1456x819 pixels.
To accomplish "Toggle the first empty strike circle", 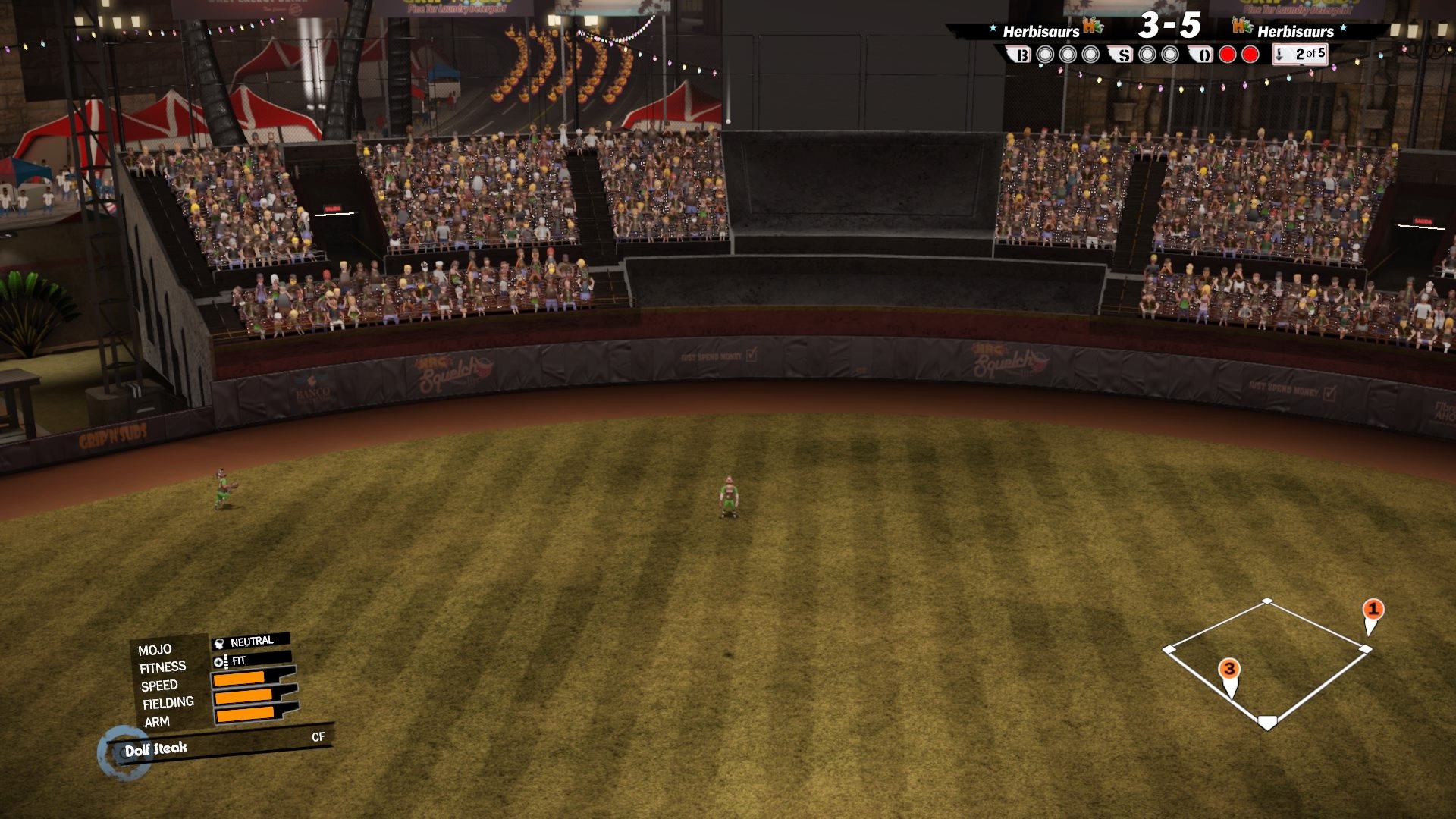I will click(1147, 55).
